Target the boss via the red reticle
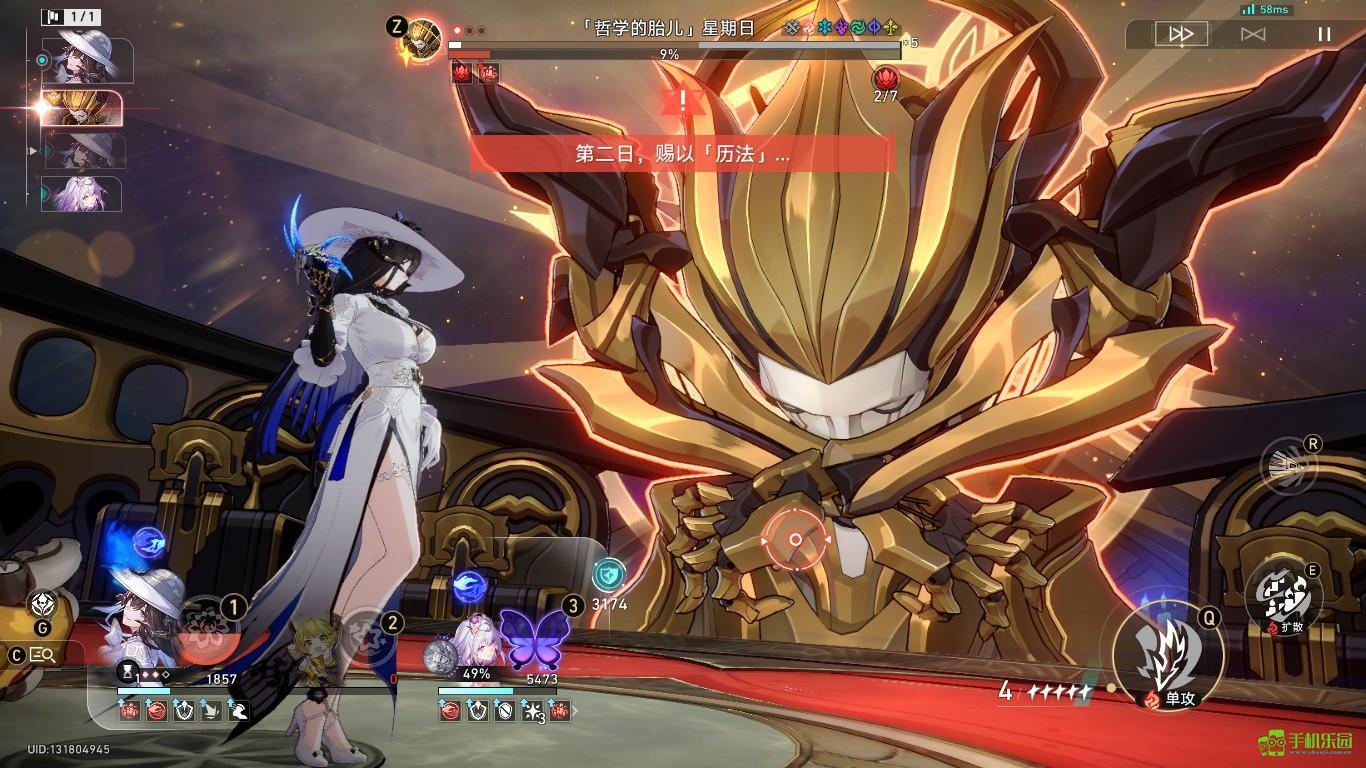The height and width of the screenshot is (768, 1366). tap(795, 540)
